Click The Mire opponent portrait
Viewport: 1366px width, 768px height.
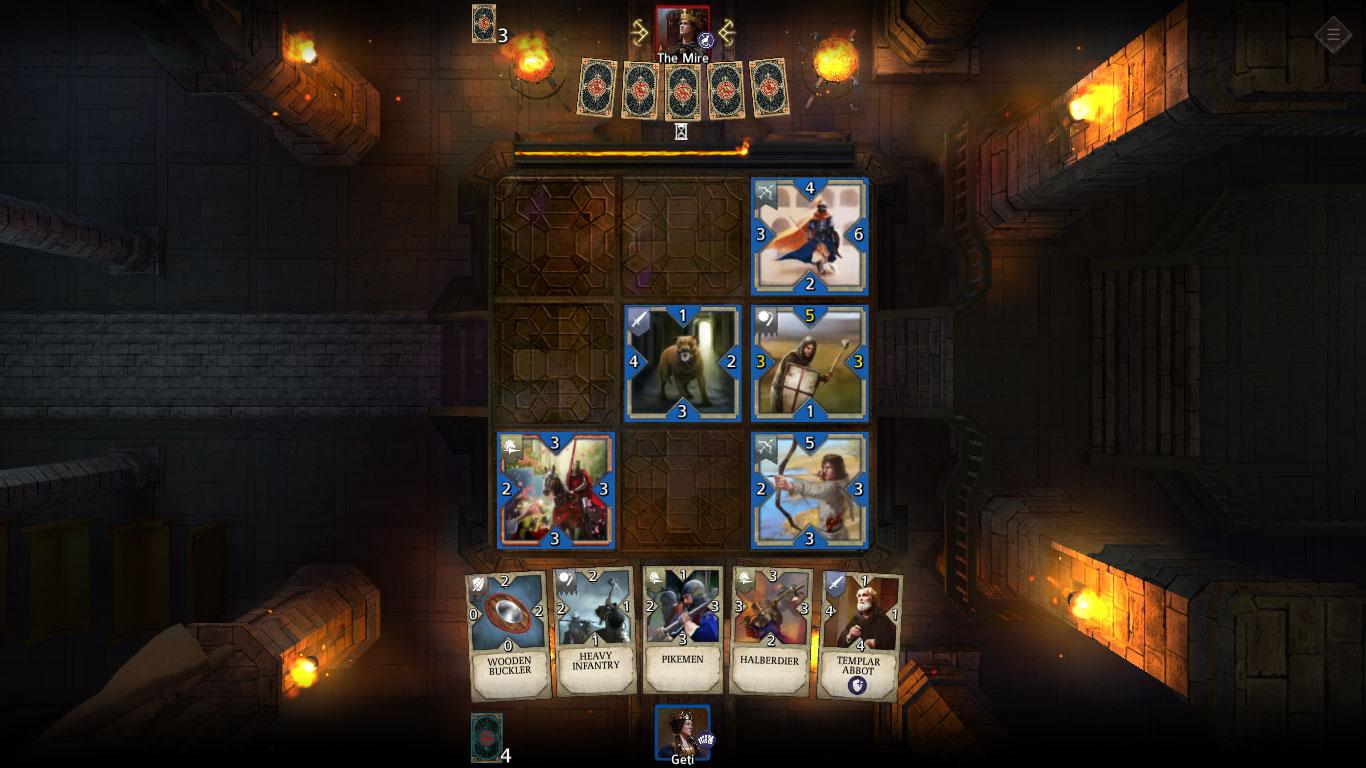(682, 29)
